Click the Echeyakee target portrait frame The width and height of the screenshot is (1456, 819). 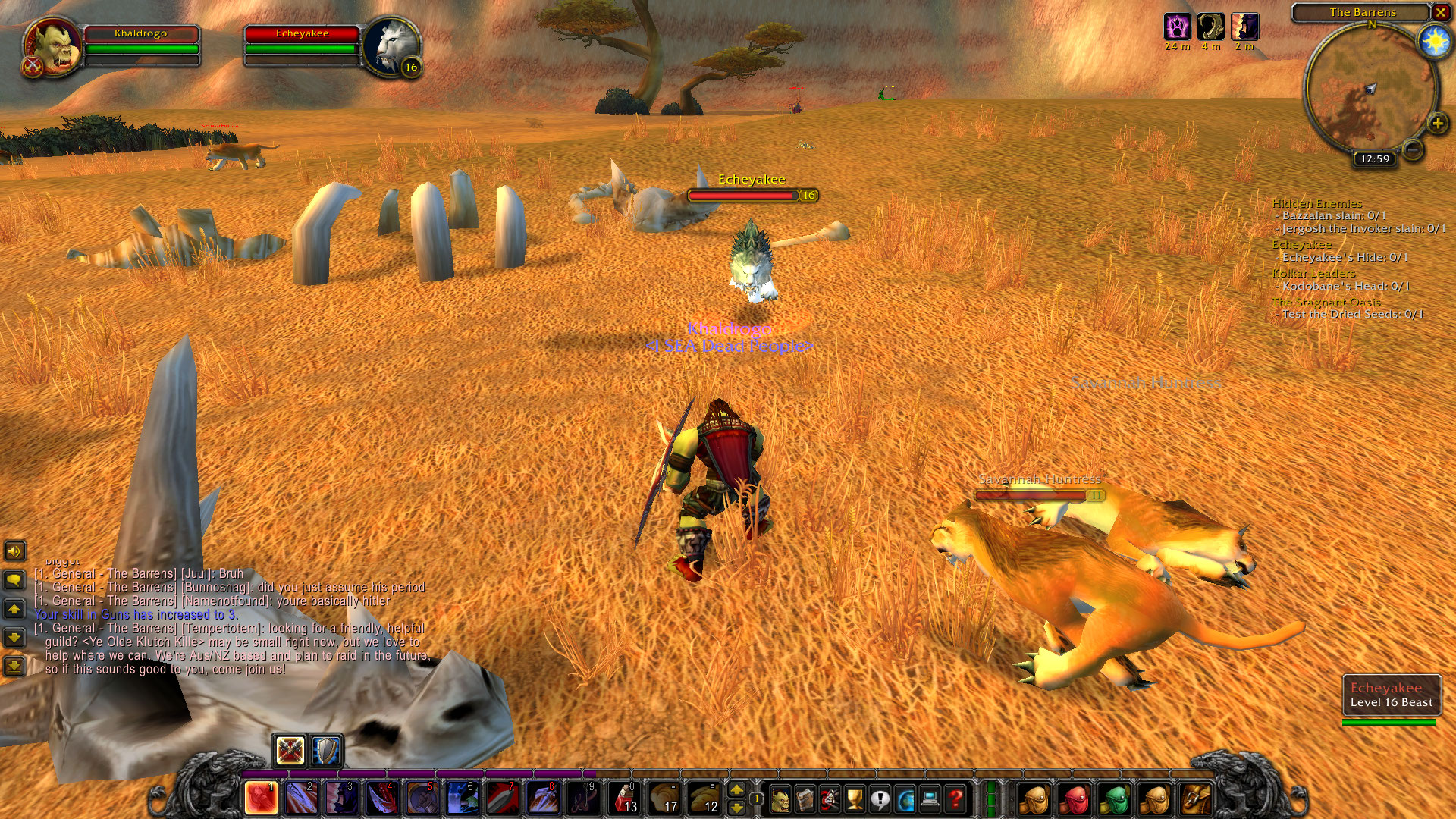click(x=391, y=45)
